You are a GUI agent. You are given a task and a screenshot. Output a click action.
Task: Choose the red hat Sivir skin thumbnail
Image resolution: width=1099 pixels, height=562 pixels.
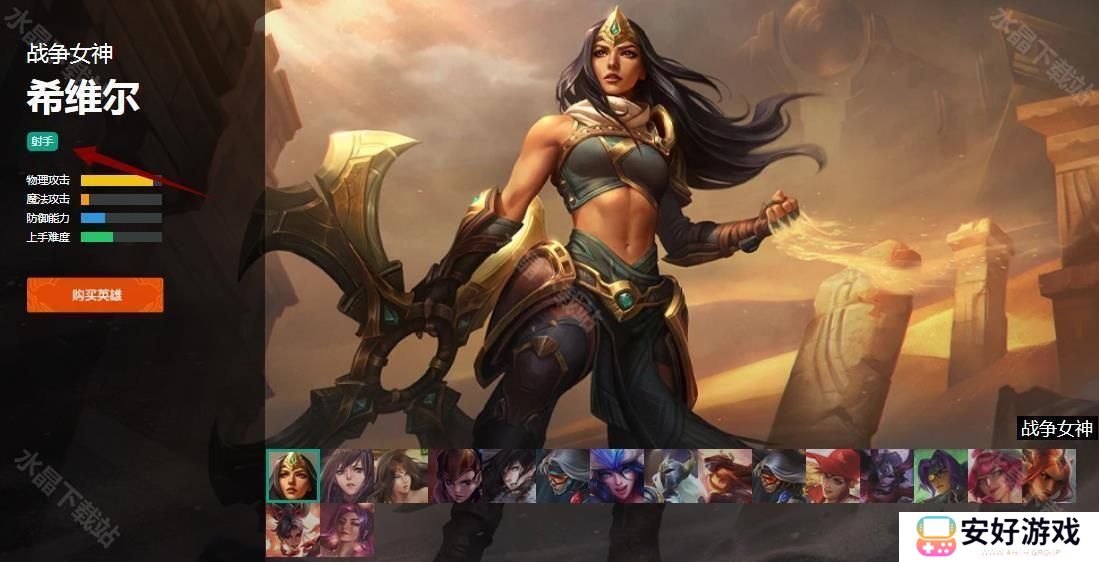(x=833, y=475)
